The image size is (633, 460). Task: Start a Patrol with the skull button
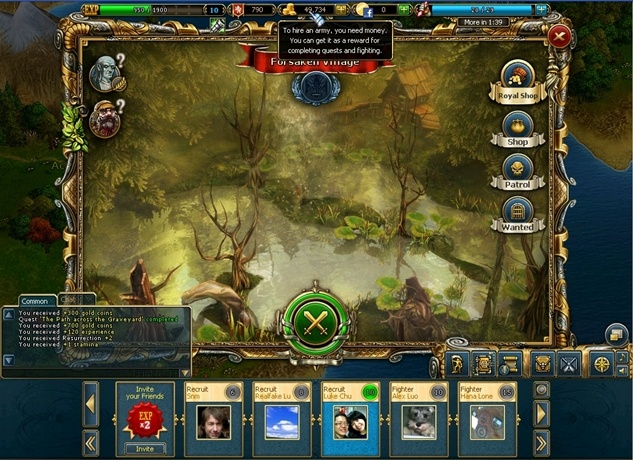[x=517, y=168]
